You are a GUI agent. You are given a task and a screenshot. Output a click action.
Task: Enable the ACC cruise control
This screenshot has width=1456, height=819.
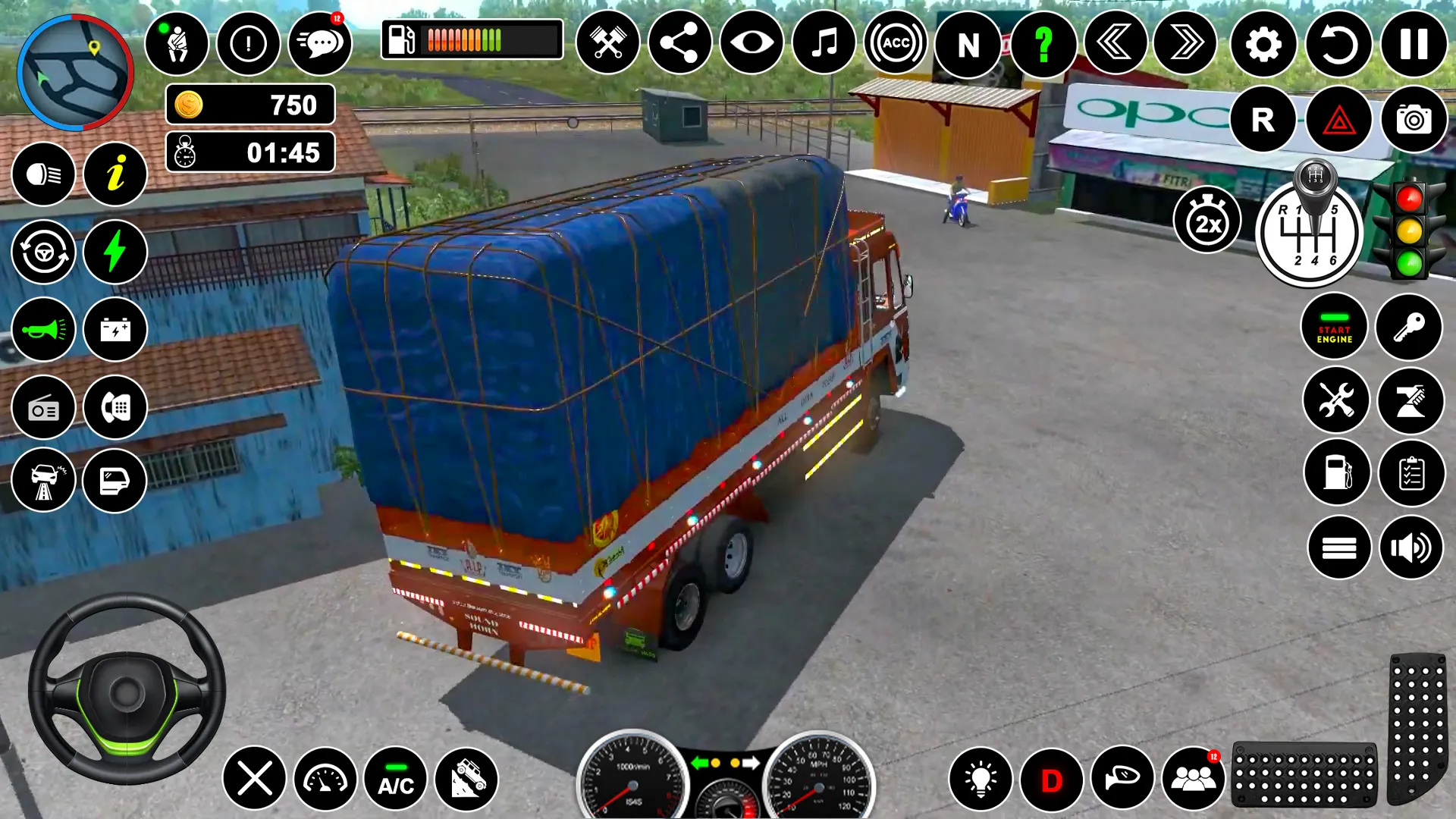pyautogui.click(x=895, y=43)
